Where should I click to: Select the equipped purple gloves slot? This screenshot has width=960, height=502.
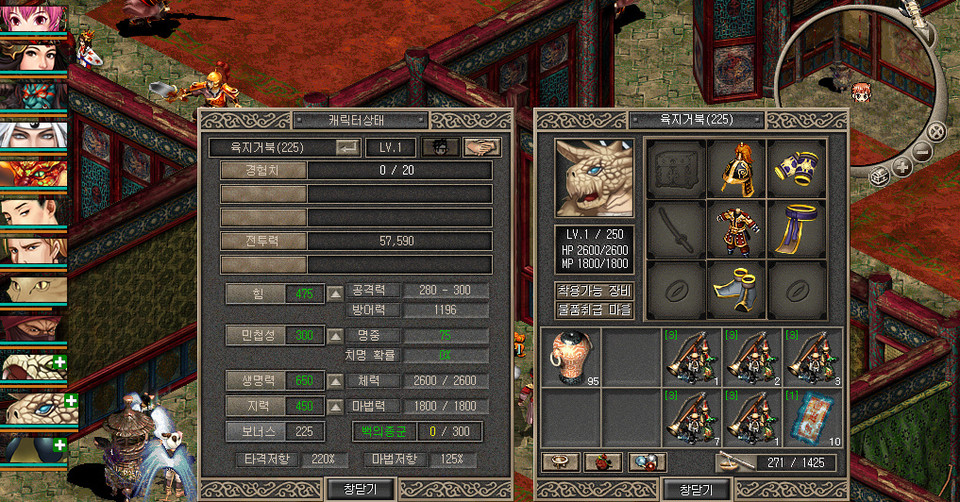[x=797, y=169]
